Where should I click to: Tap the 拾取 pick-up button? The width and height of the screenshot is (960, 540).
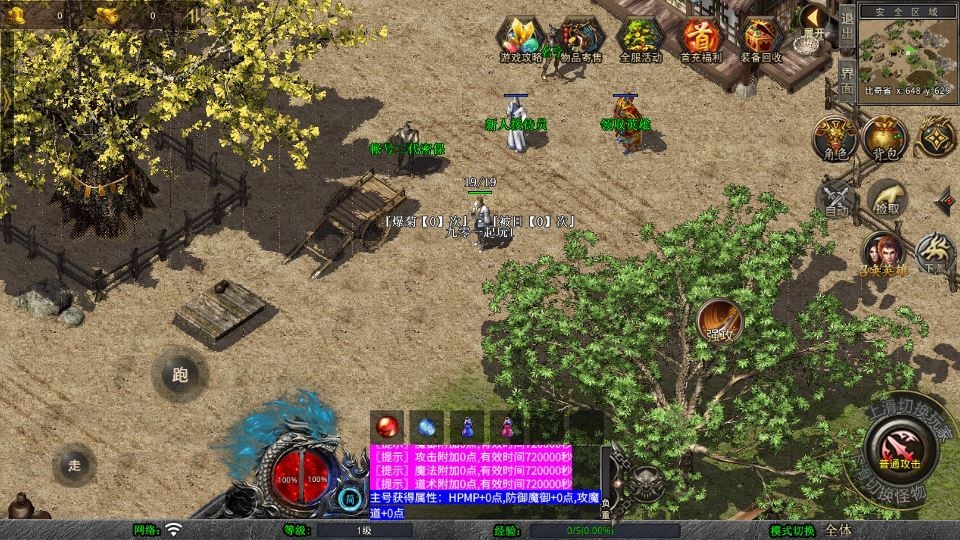click(886, 196)
